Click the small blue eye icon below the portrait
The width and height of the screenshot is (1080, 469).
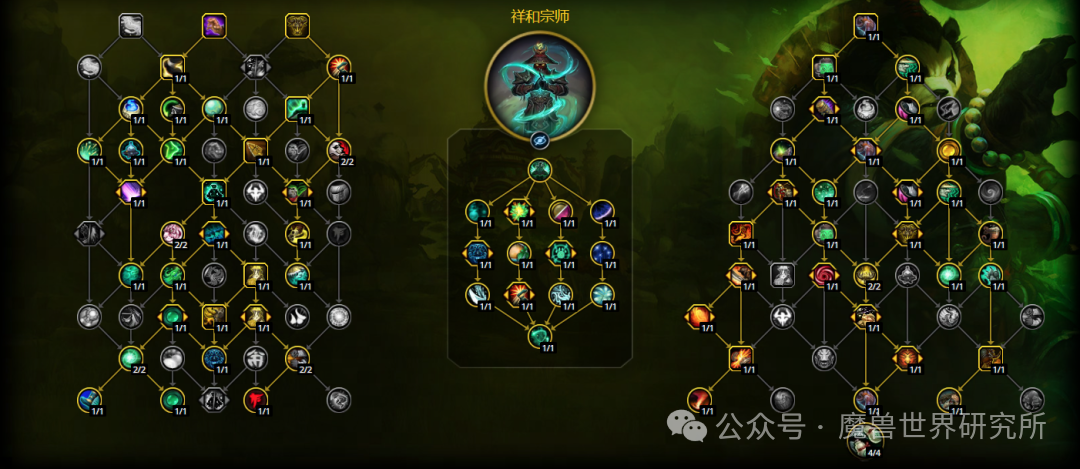[x=540, y=141]
